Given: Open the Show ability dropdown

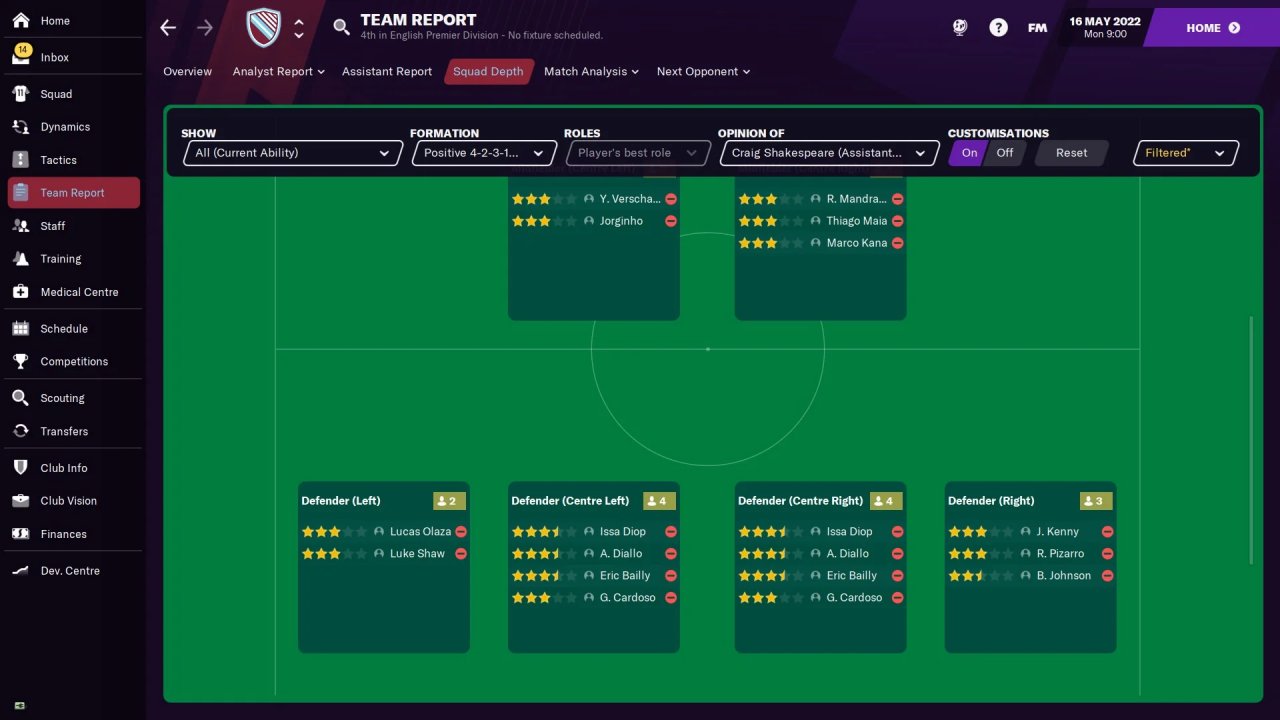Looking at the screenshot, I should 291,153.
